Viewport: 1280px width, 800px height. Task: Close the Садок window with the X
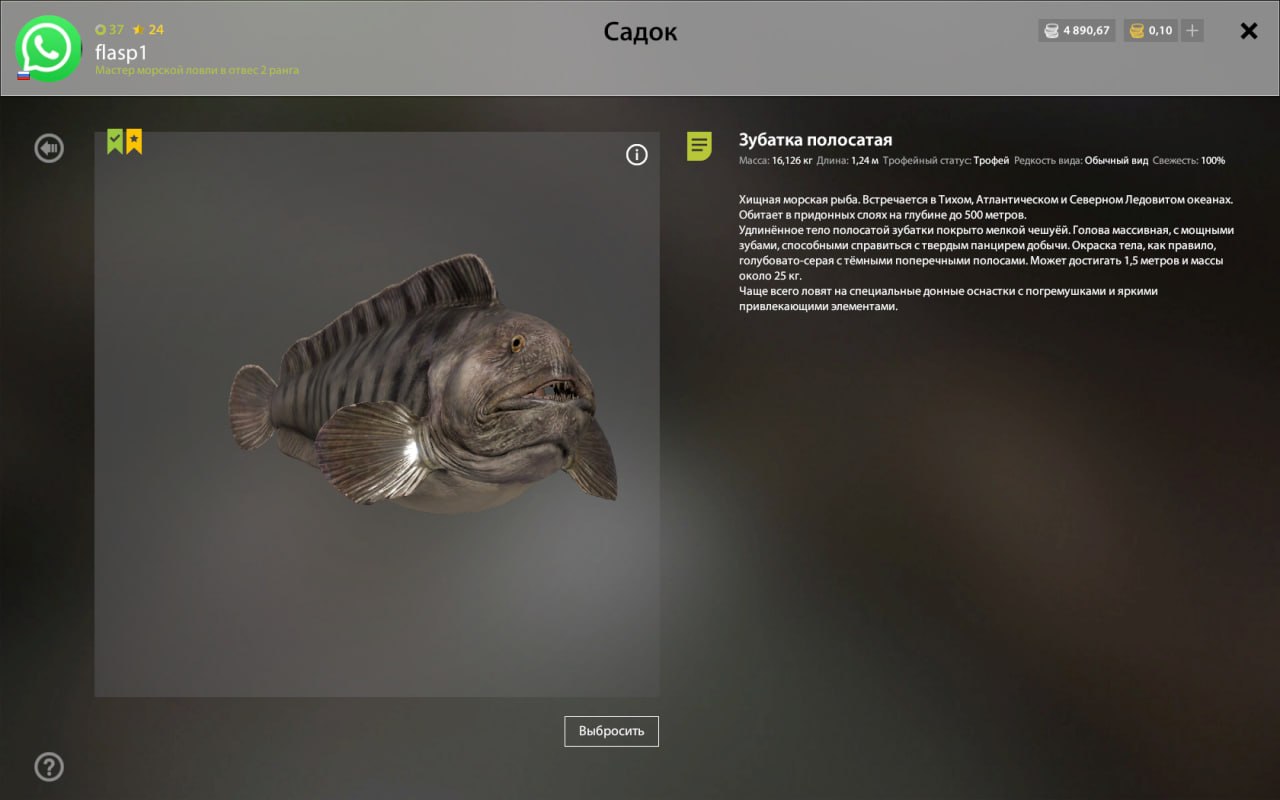tap(1248, 31)
